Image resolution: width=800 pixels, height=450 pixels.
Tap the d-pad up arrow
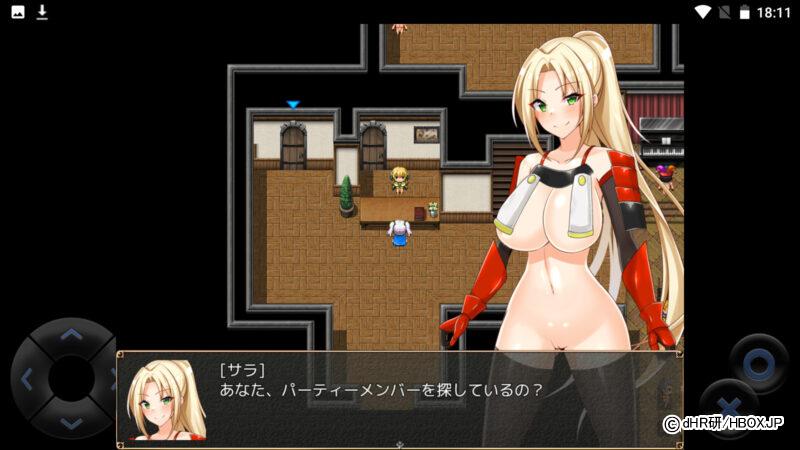pos(70,335)
